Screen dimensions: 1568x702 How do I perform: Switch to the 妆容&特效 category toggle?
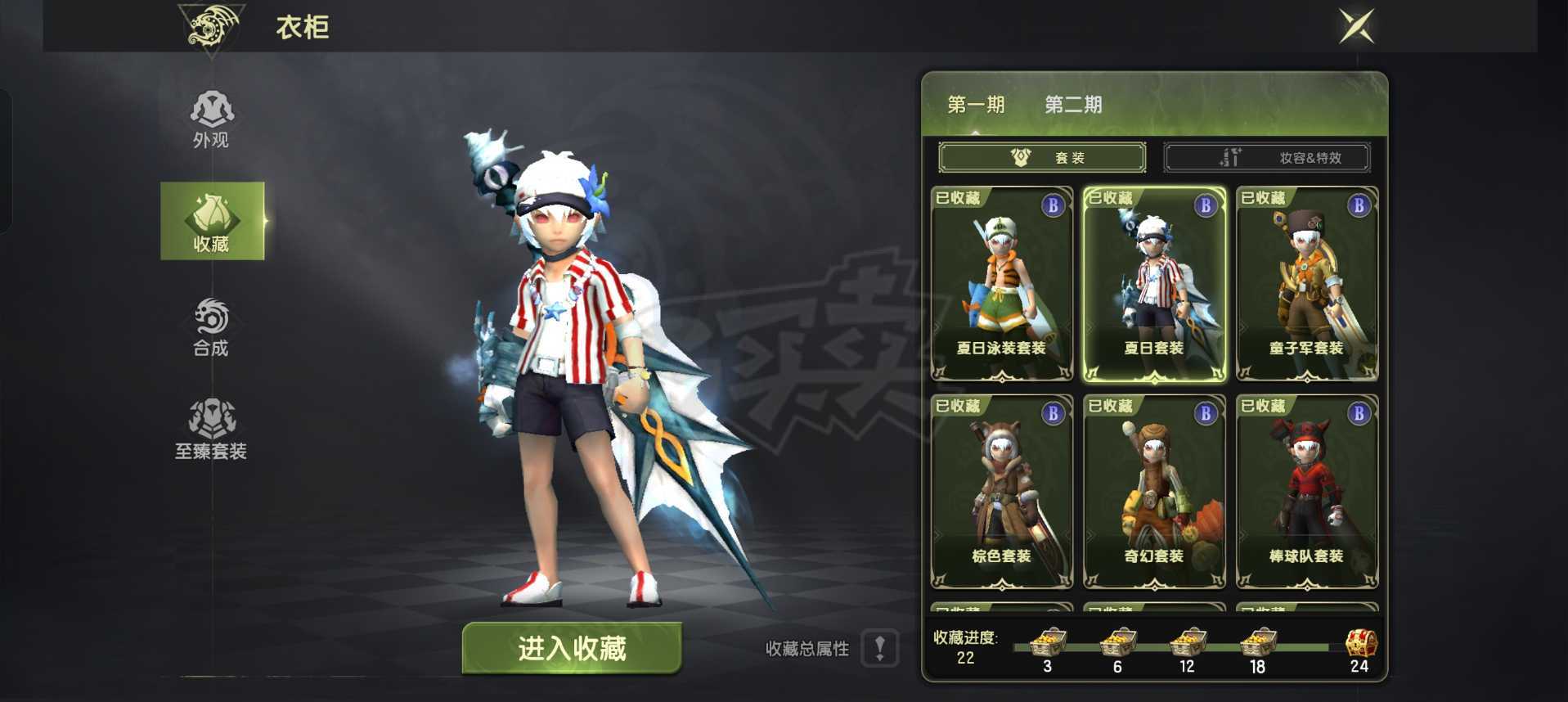pyautogui.click(x=1267, y=157)
